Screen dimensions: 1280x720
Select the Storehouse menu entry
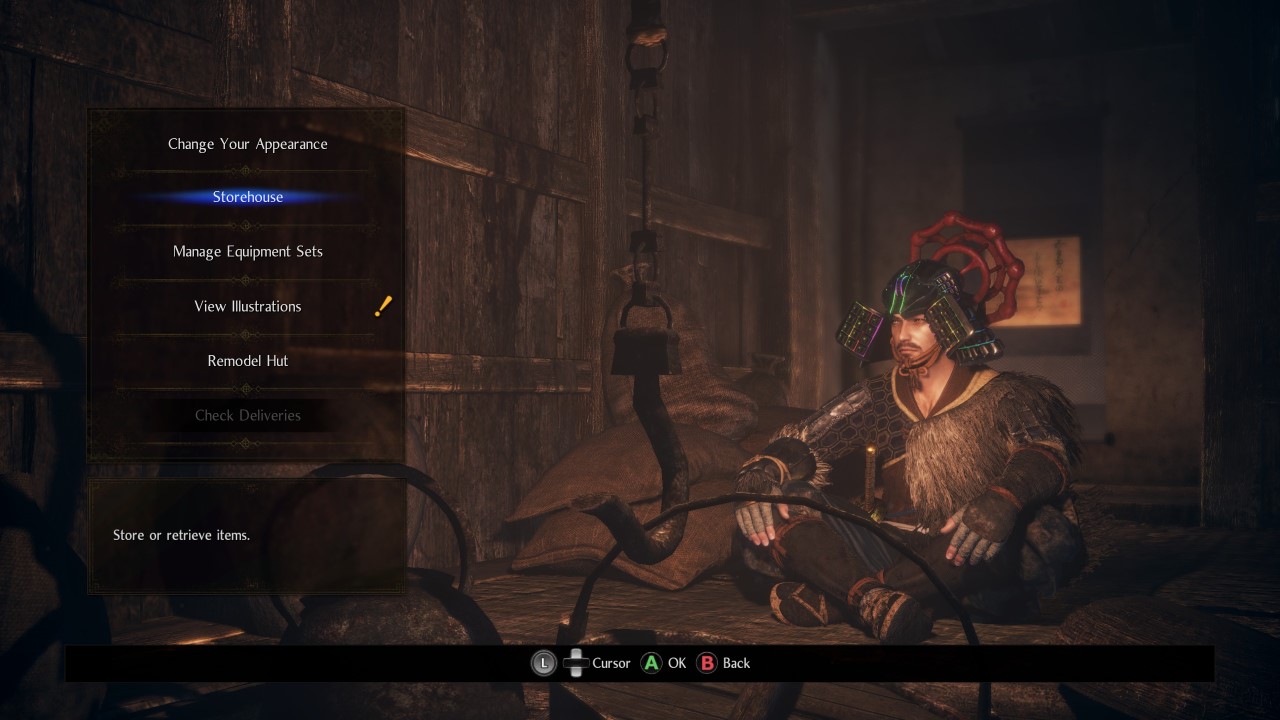coord(247,197)
